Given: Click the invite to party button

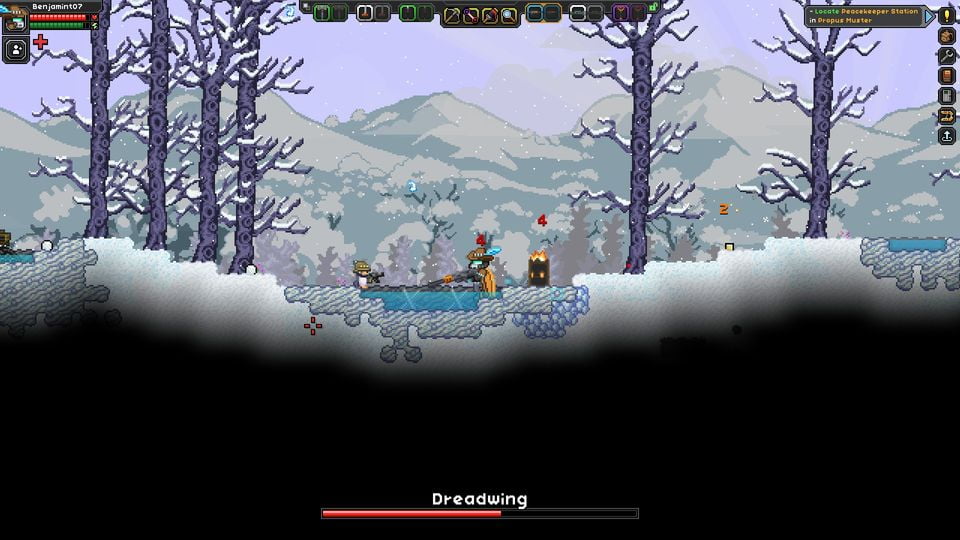Looking at the screenshot, I should tap(15, 50).
